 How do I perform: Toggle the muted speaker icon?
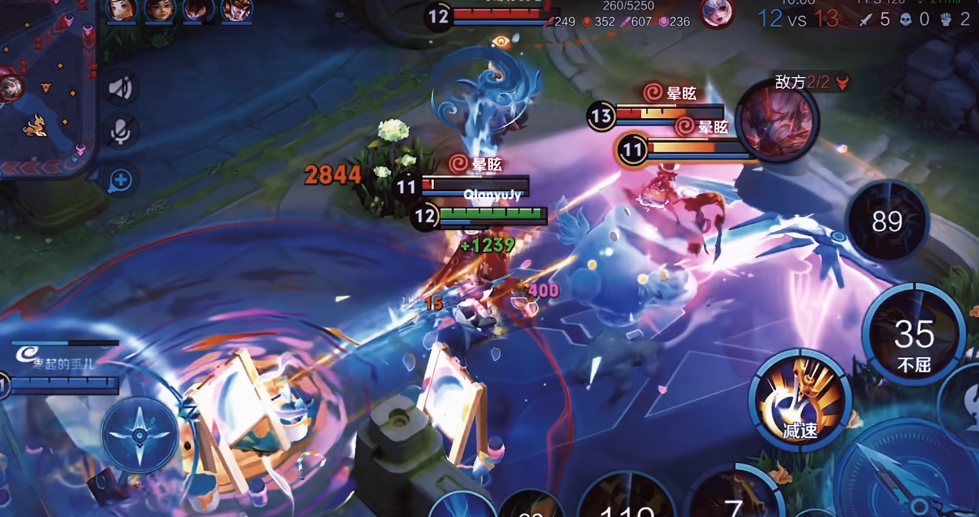[x=121, y=88]
